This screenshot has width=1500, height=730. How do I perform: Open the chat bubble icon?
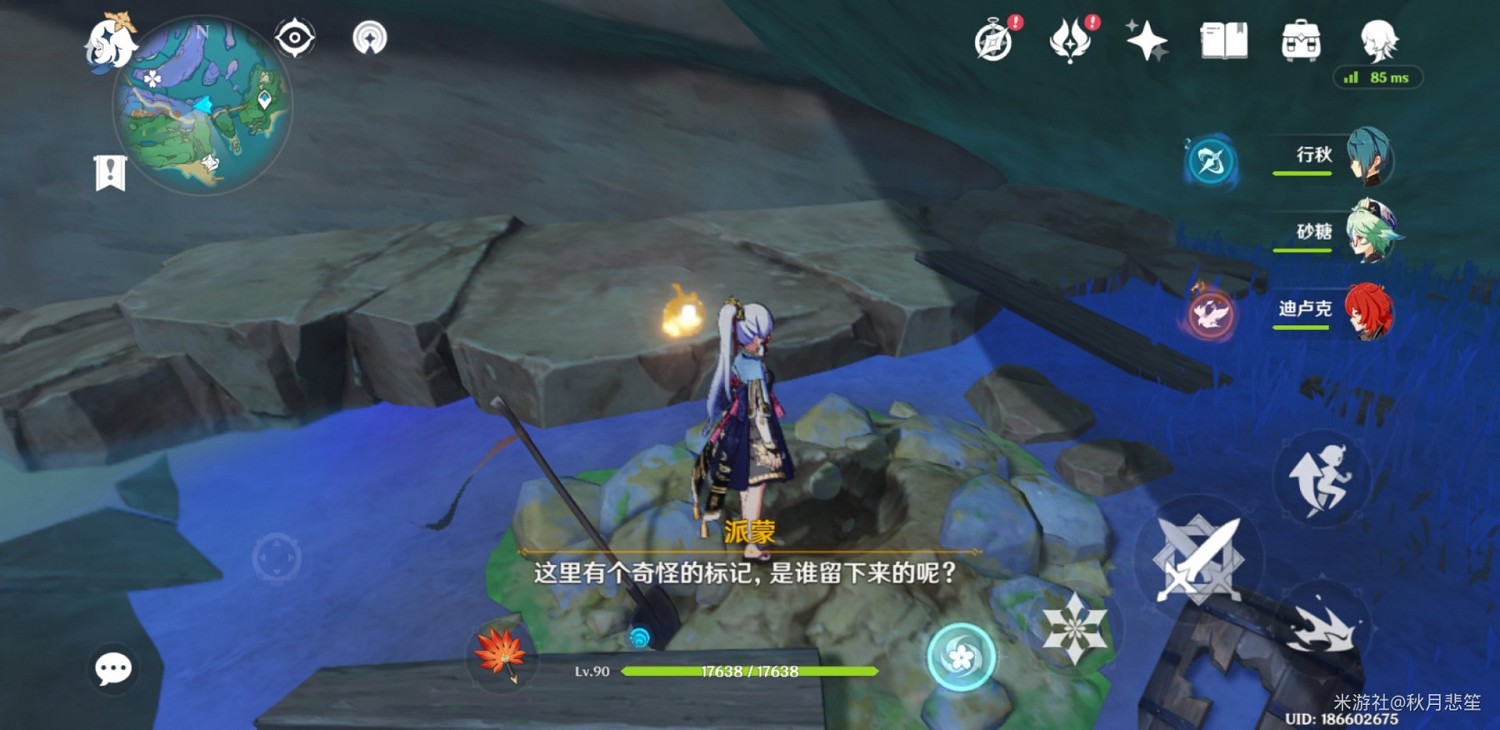point(113,667)
